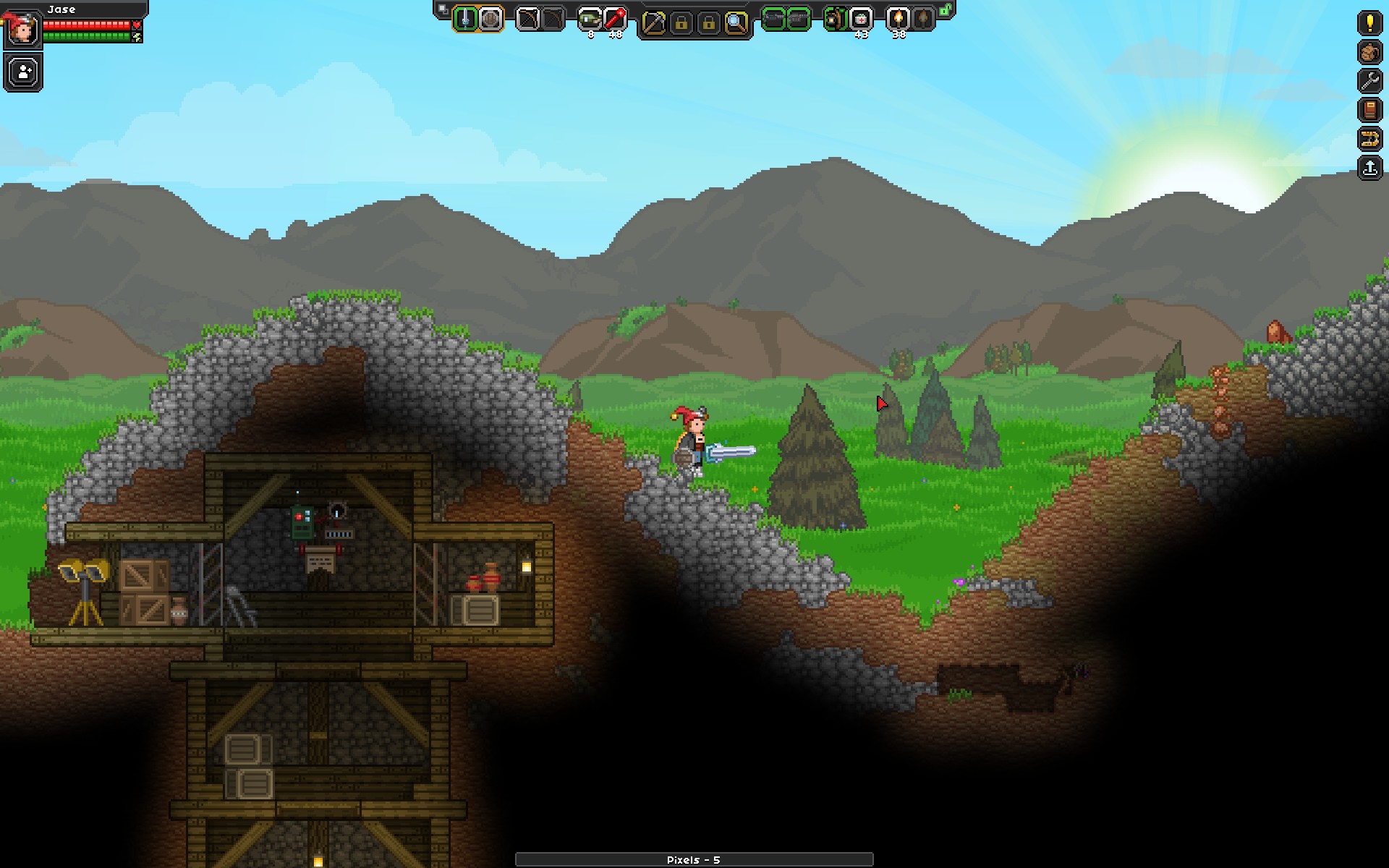1389x868 pixels.
Task: Click Jase's character portrait
Action: pos(22,30)
